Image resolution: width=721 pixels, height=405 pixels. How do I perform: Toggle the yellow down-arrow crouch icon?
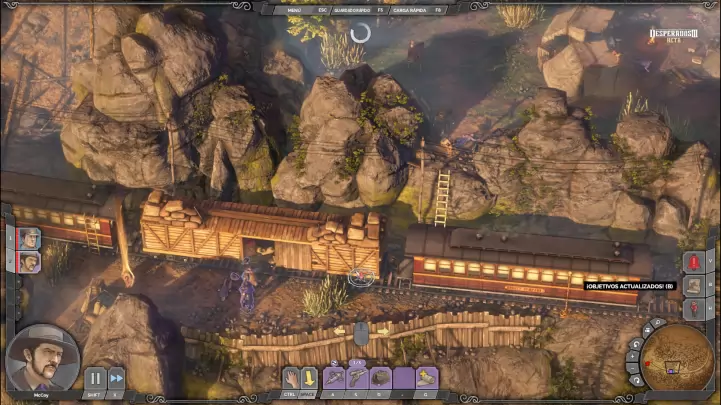(x=308, y=377)
